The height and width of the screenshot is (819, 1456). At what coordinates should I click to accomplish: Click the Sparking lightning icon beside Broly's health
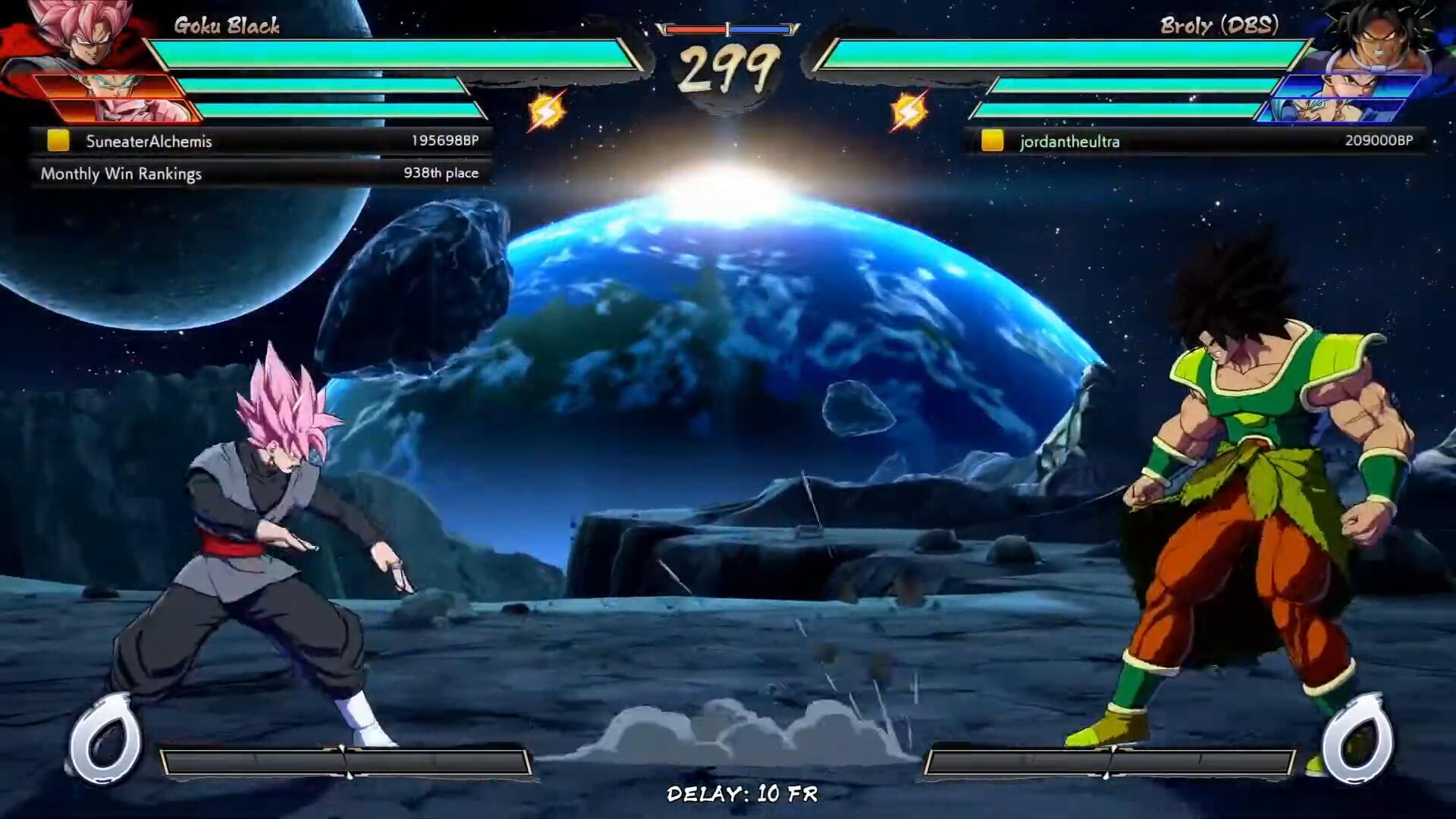pos(908,111)
